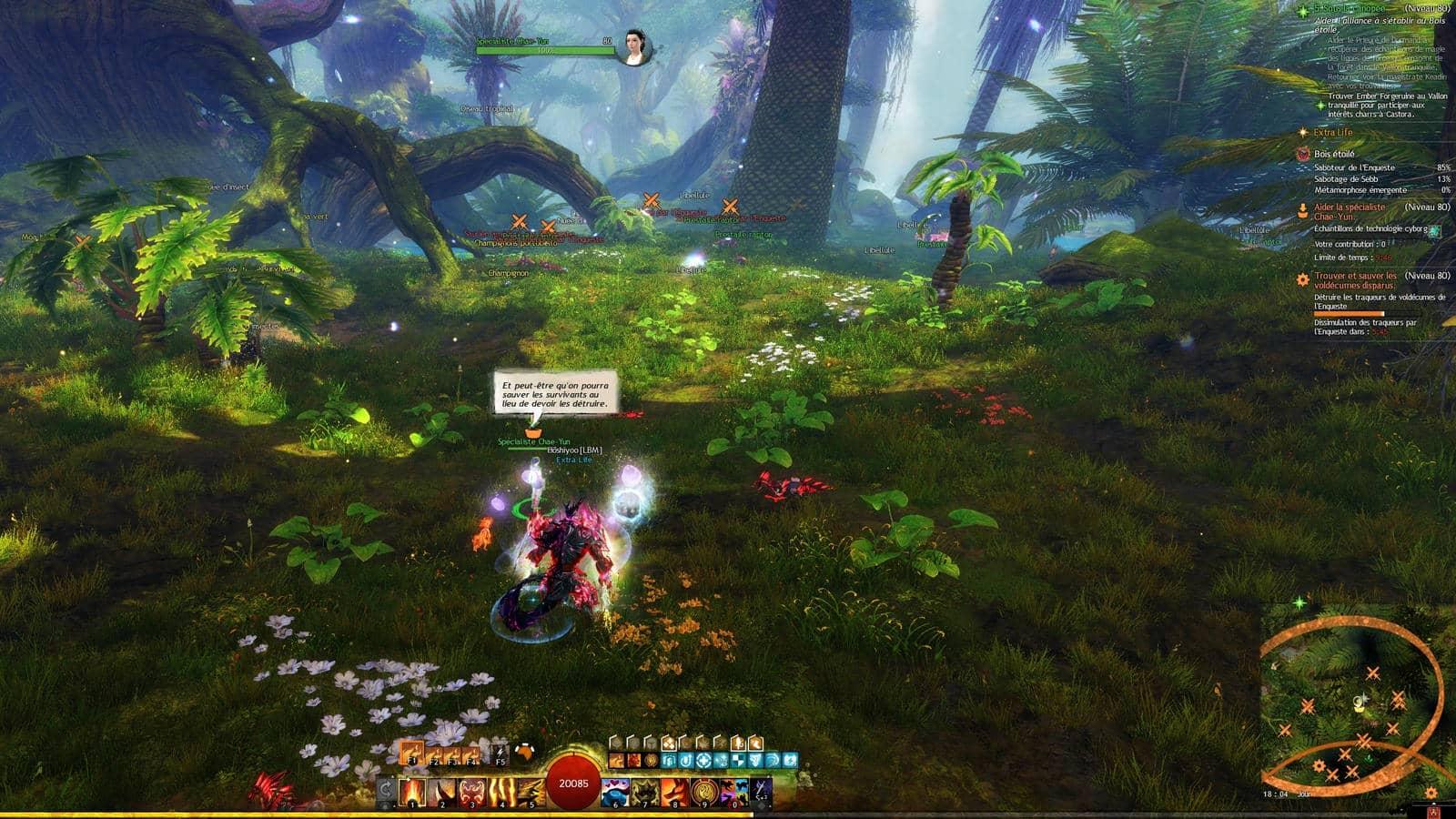Use the skill bound to slot 5

[x=531, y=792]
